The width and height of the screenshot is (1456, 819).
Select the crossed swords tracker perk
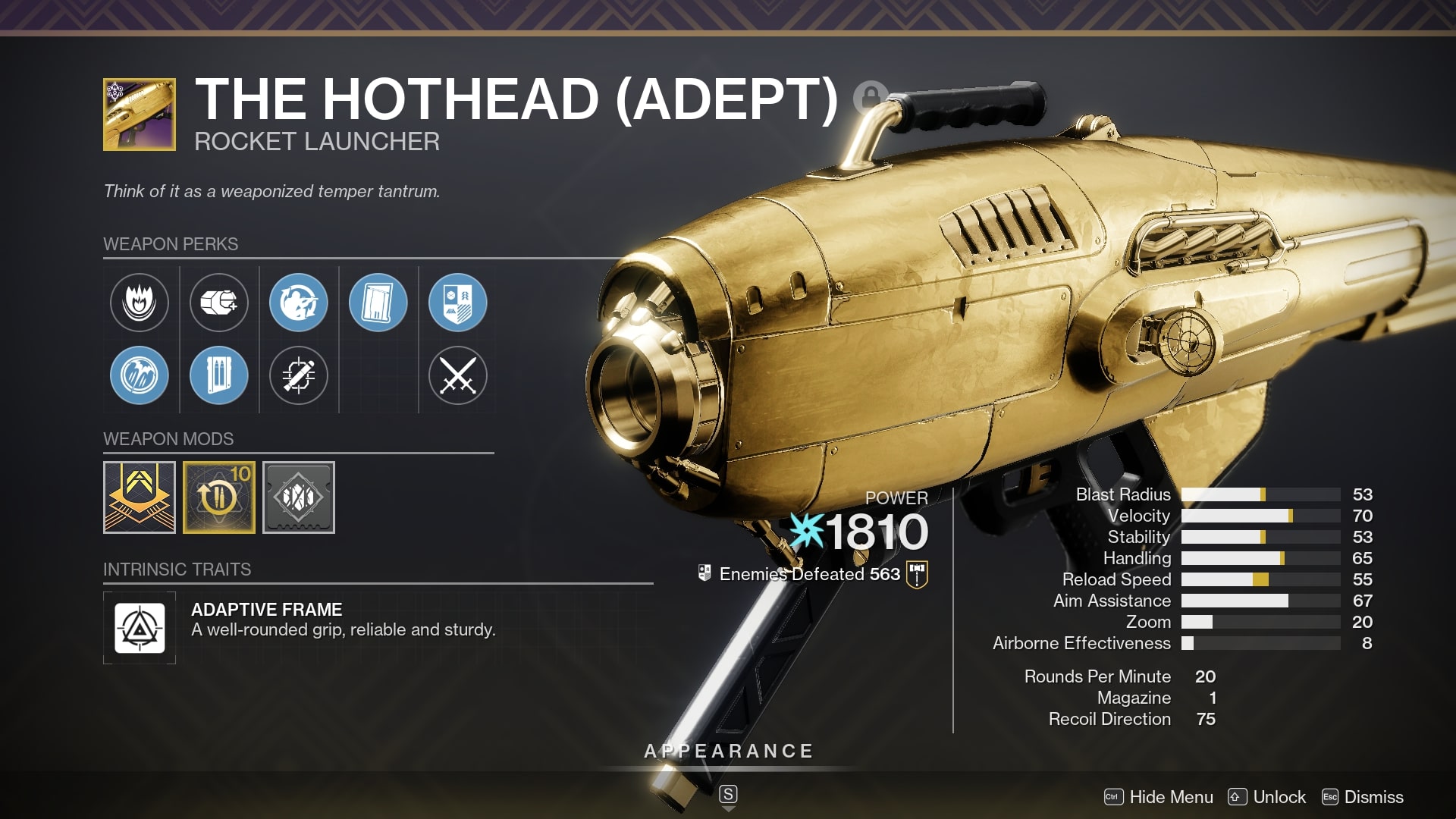pyautogui.click(x=458, y=375)
